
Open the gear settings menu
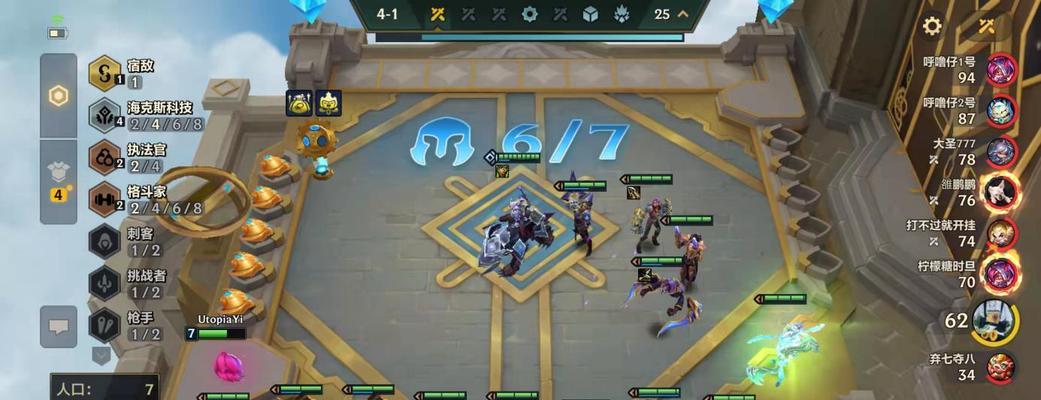932,26
